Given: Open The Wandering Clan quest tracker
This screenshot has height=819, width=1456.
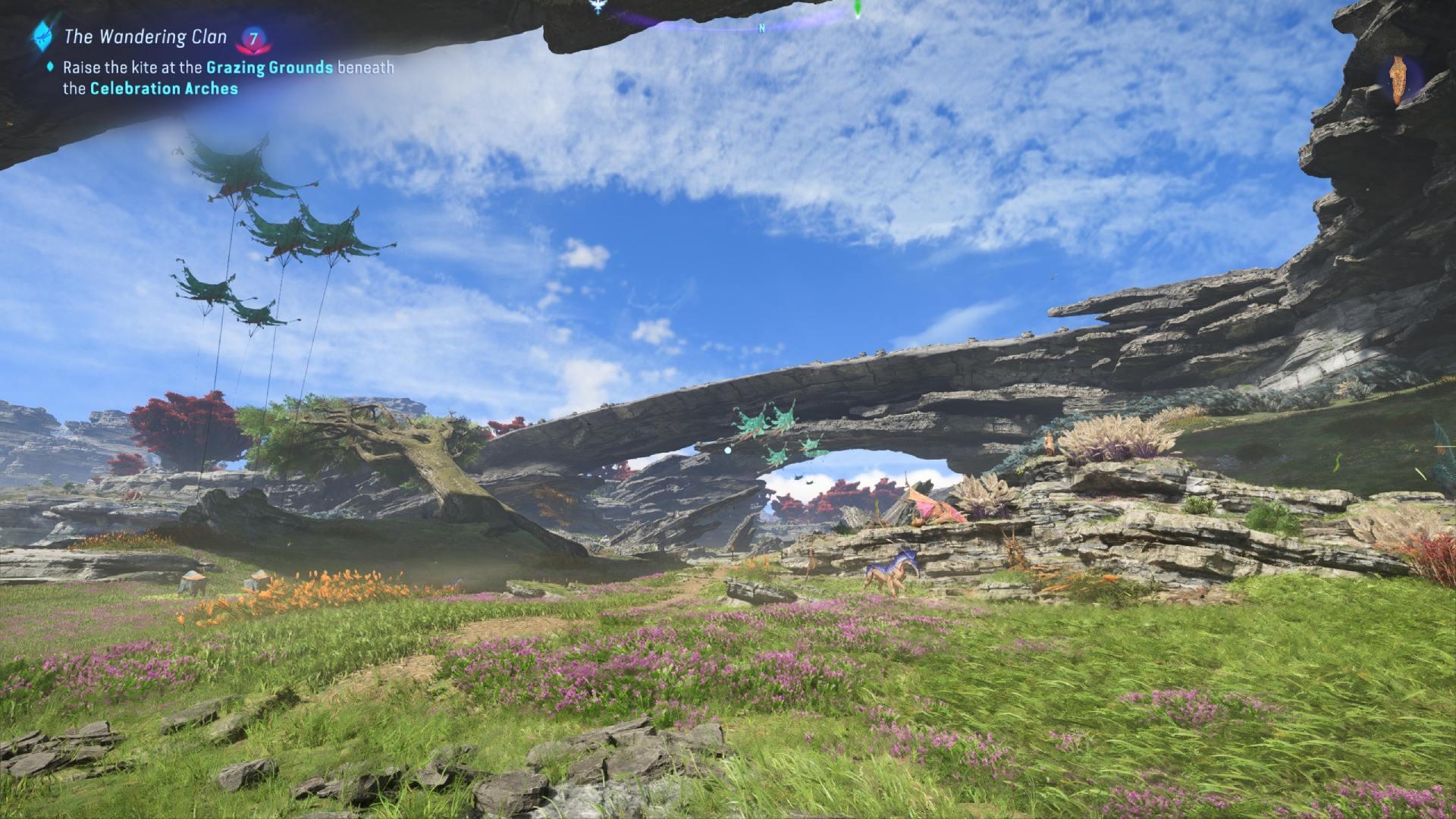Looking at the screenshot, I should coord(145,36).
